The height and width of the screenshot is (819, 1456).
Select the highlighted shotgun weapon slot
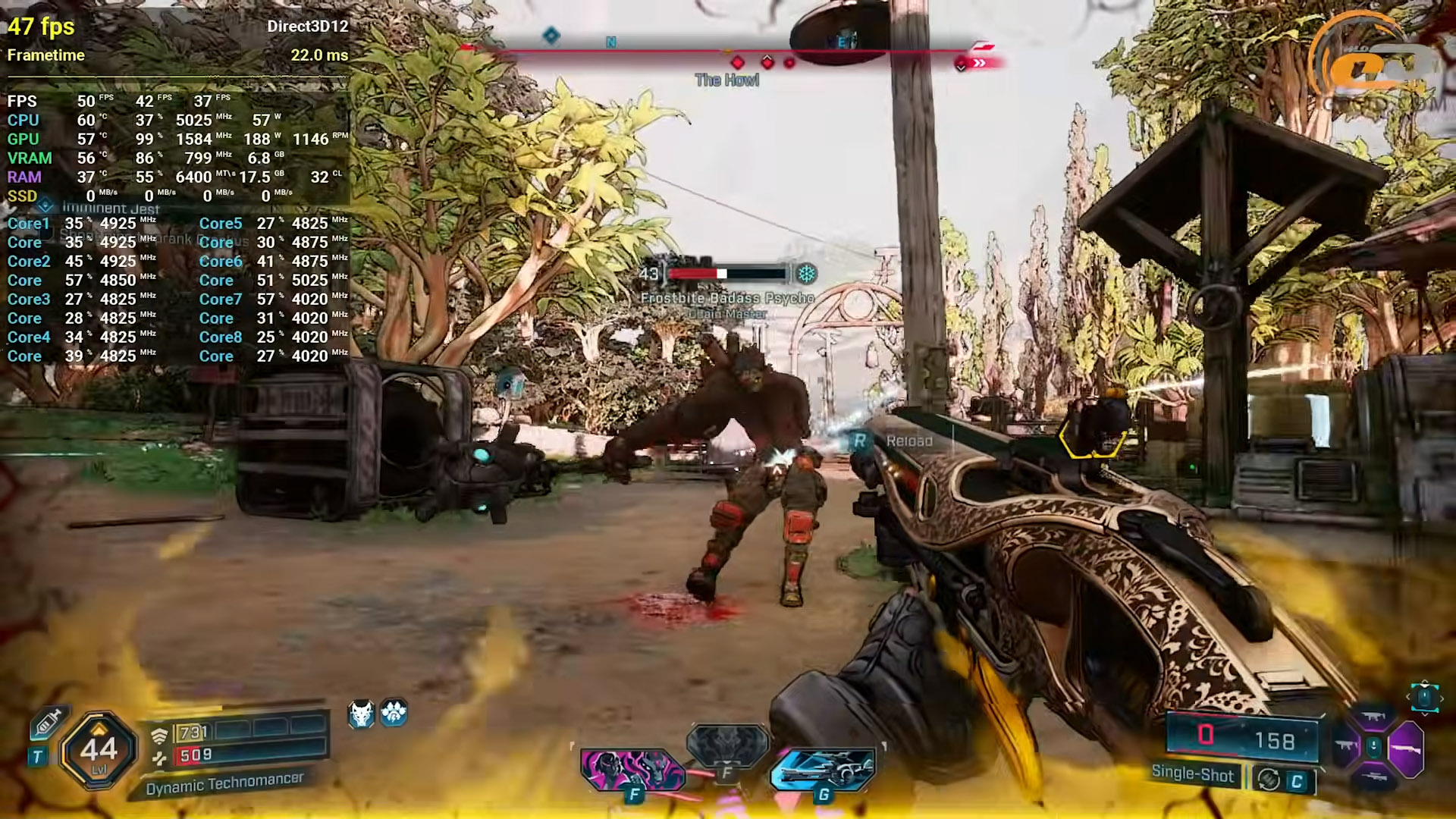point(1407,748)
